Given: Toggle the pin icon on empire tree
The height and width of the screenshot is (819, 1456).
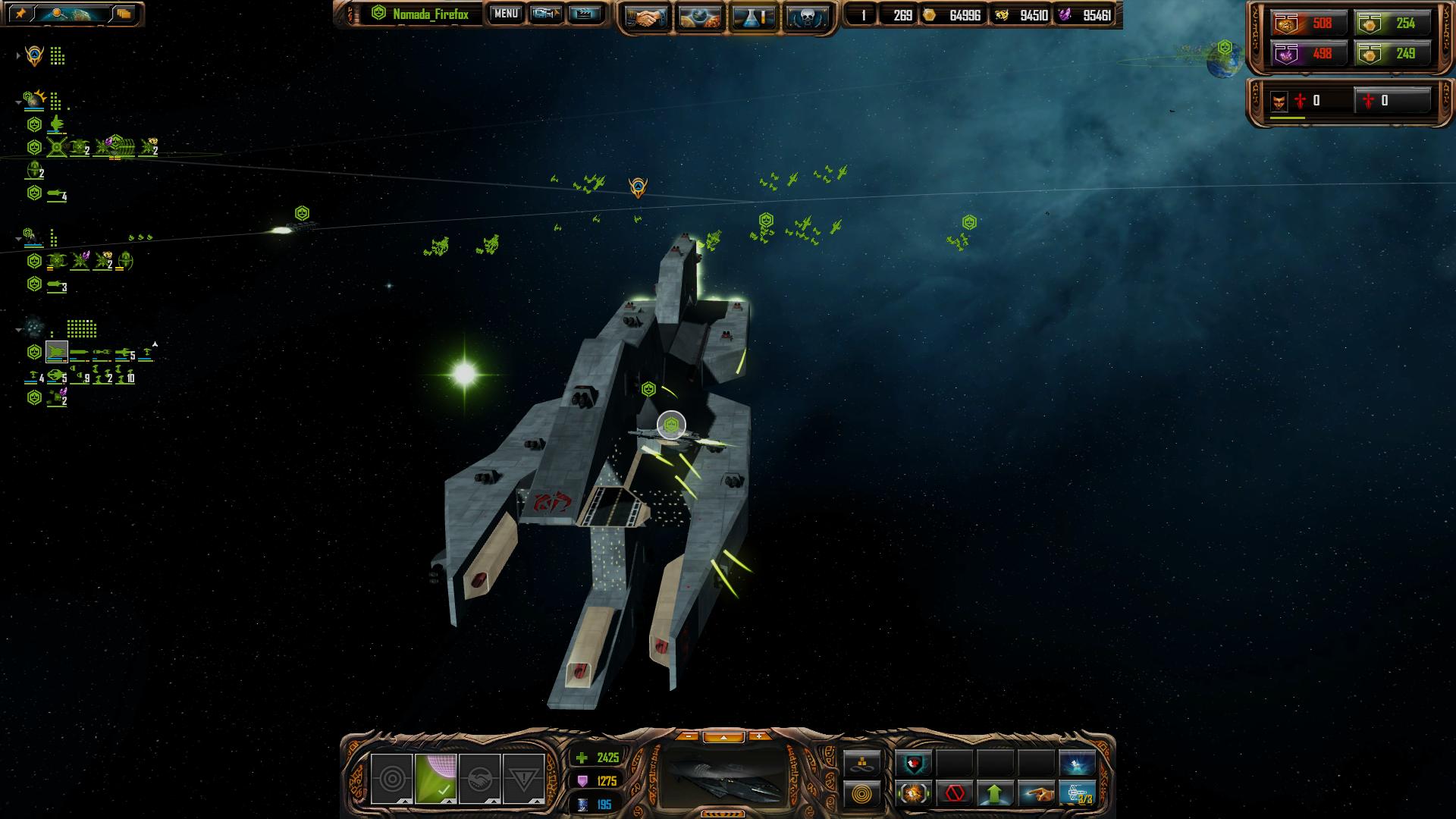Looking at the screenshot, I should pos(20,14).
